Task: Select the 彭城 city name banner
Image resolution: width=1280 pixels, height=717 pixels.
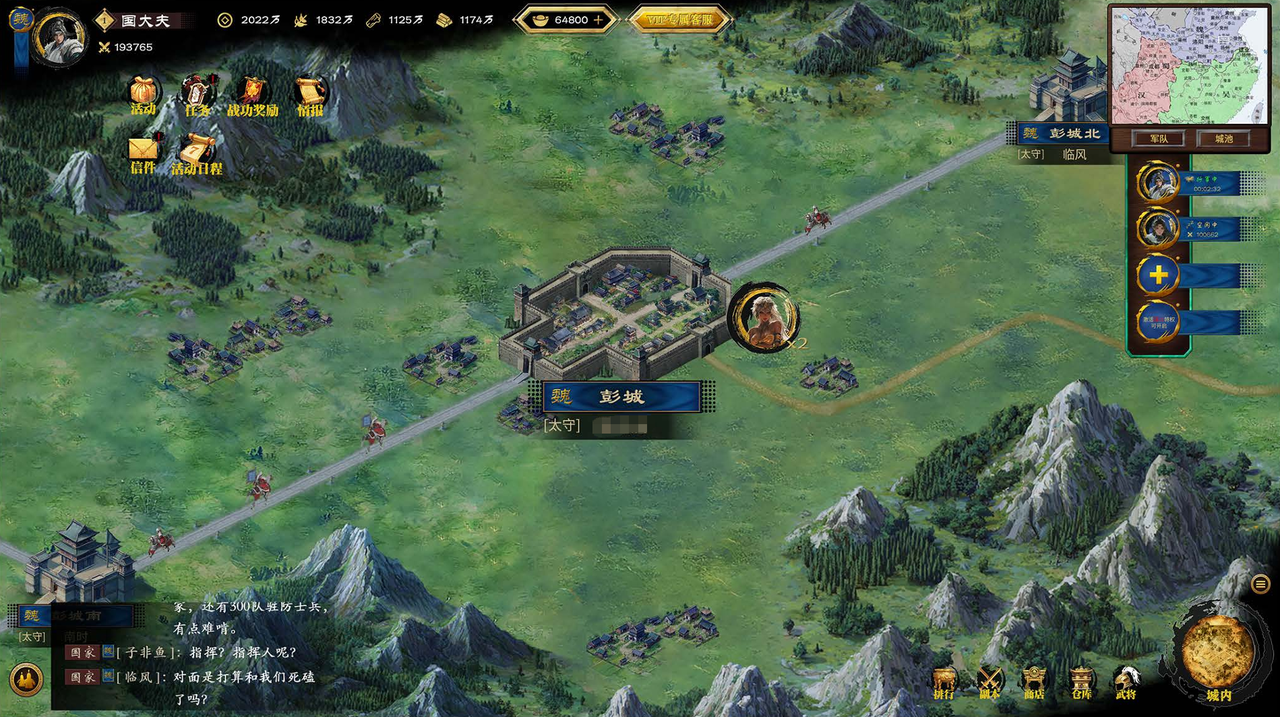Action: coord(621,396)
